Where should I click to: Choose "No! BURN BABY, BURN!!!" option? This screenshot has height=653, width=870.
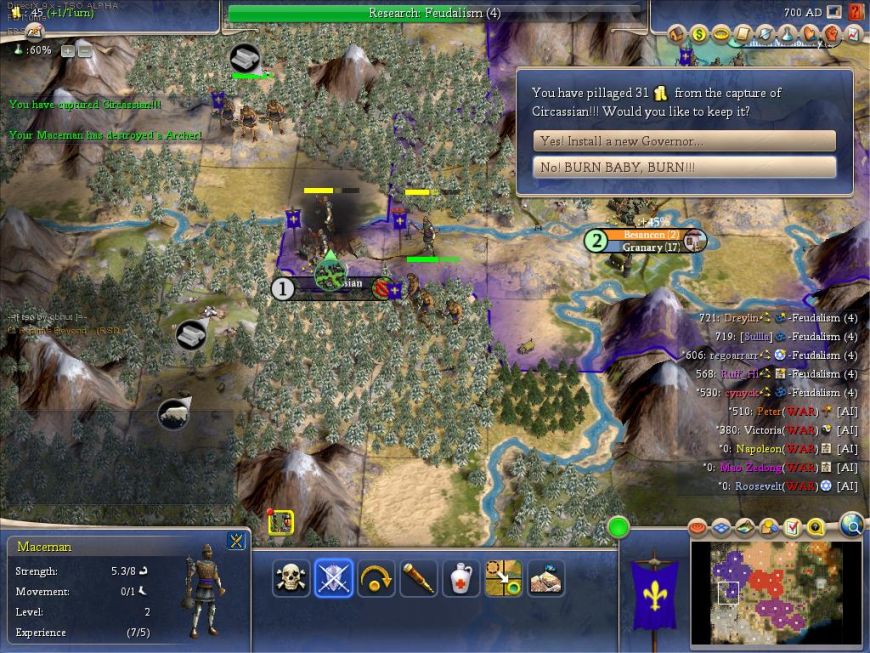pos(684,167)
